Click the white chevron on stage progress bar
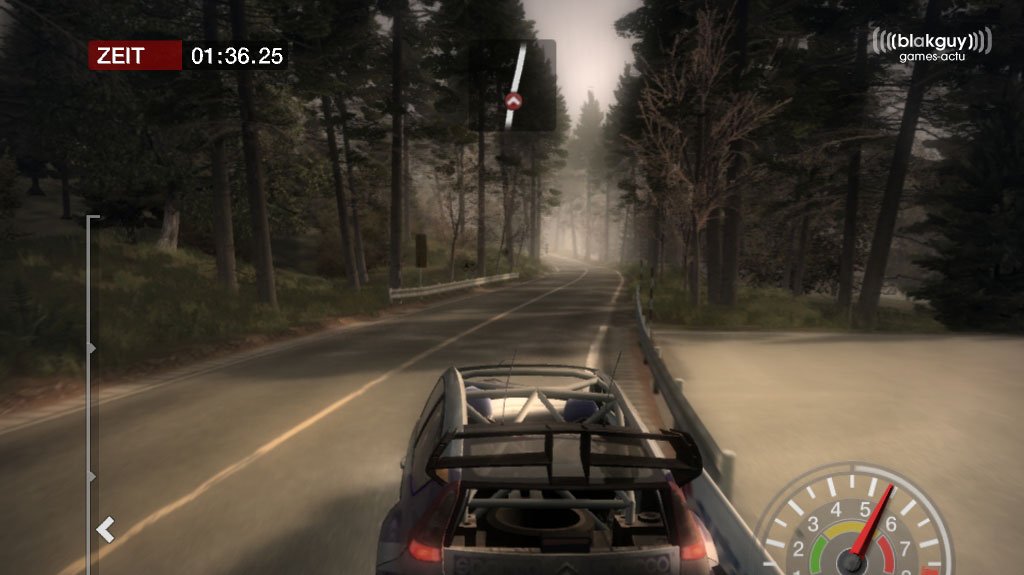Viewport: 1024px width, 575px height. pyautogui.click(x=105, y=529)
